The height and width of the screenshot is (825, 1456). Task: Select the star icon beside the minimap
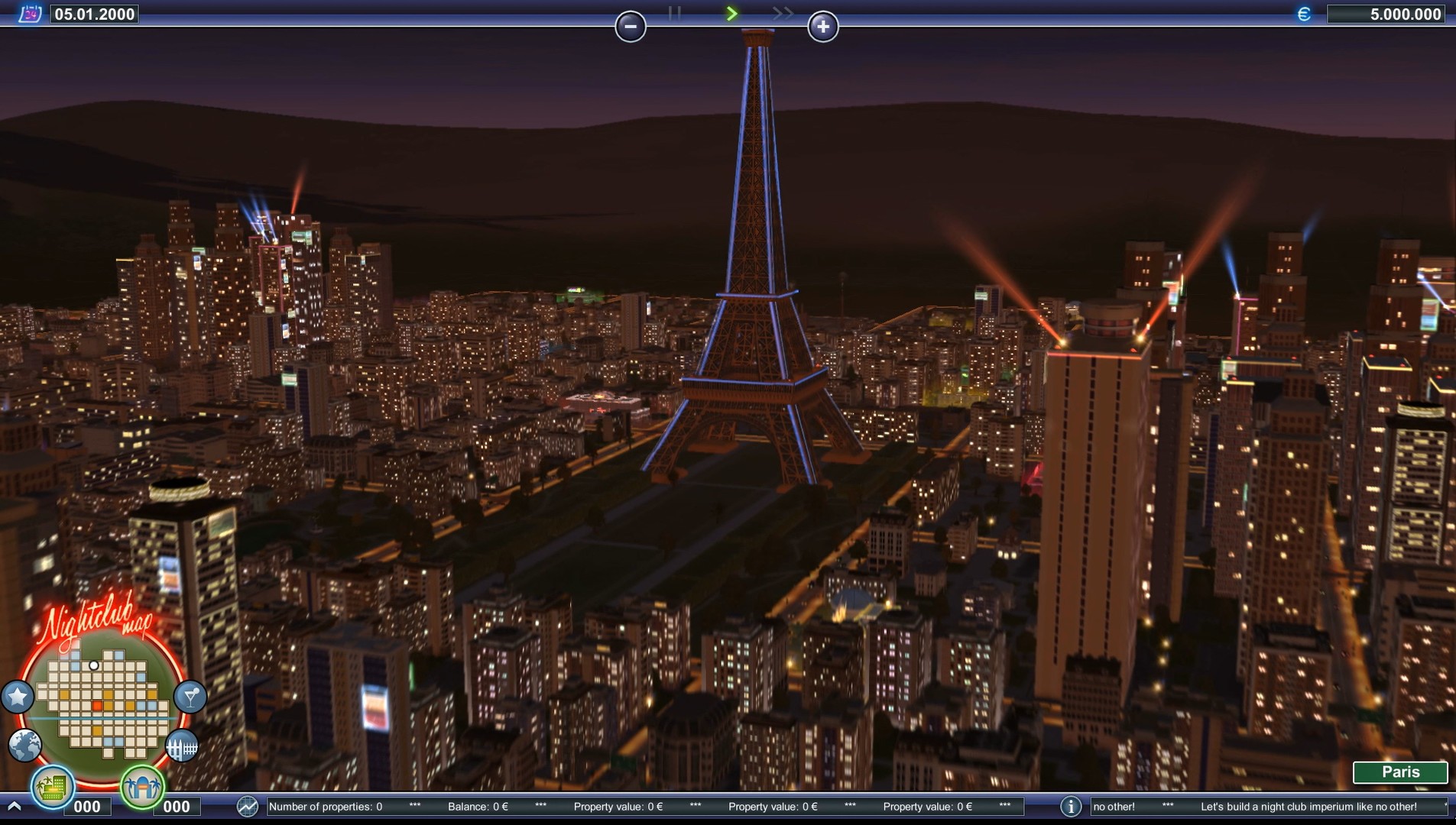(18, 697)
